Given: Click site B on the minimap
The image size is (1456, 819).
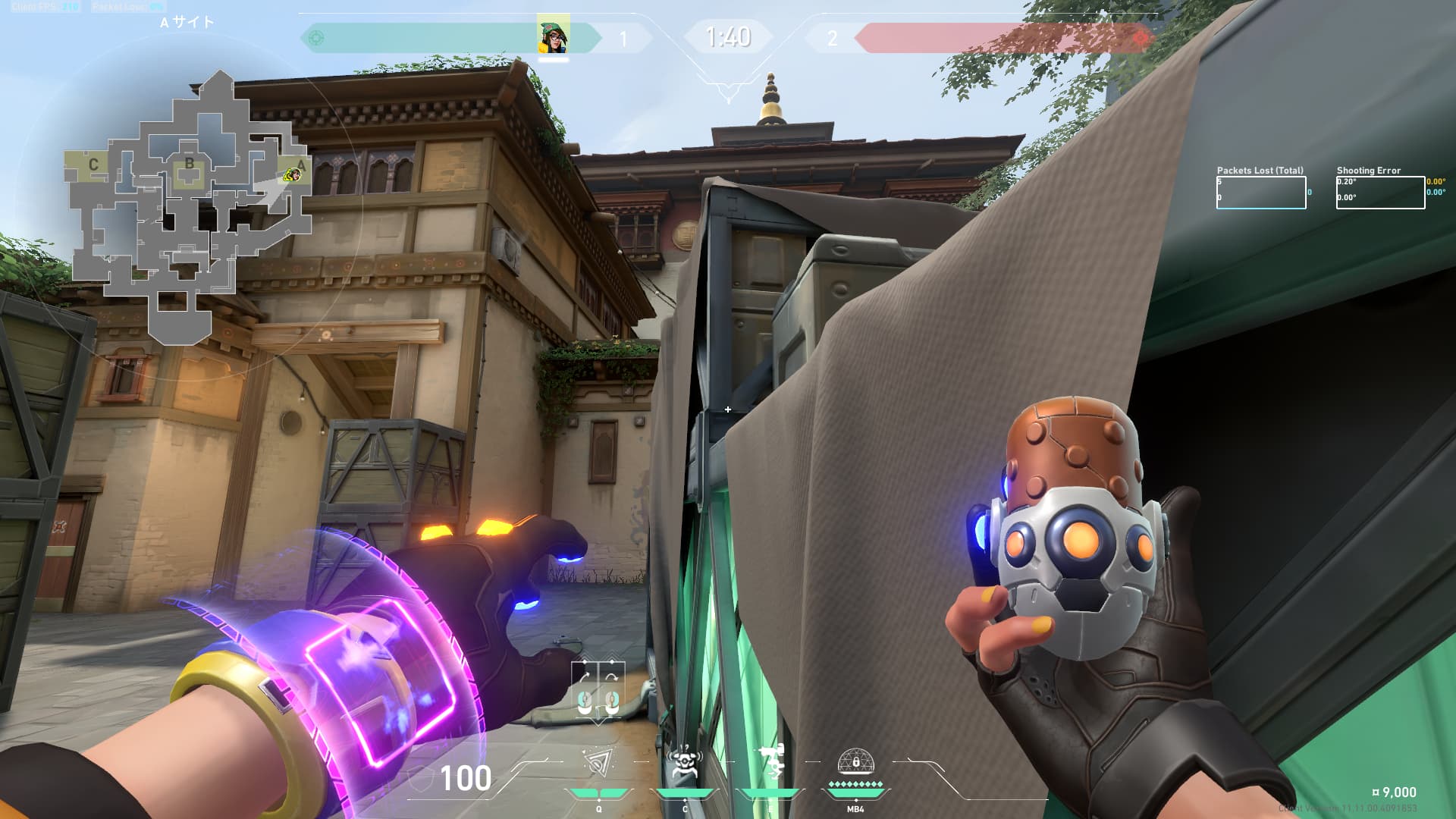Looking at the screenshot, I should [189, 164].
